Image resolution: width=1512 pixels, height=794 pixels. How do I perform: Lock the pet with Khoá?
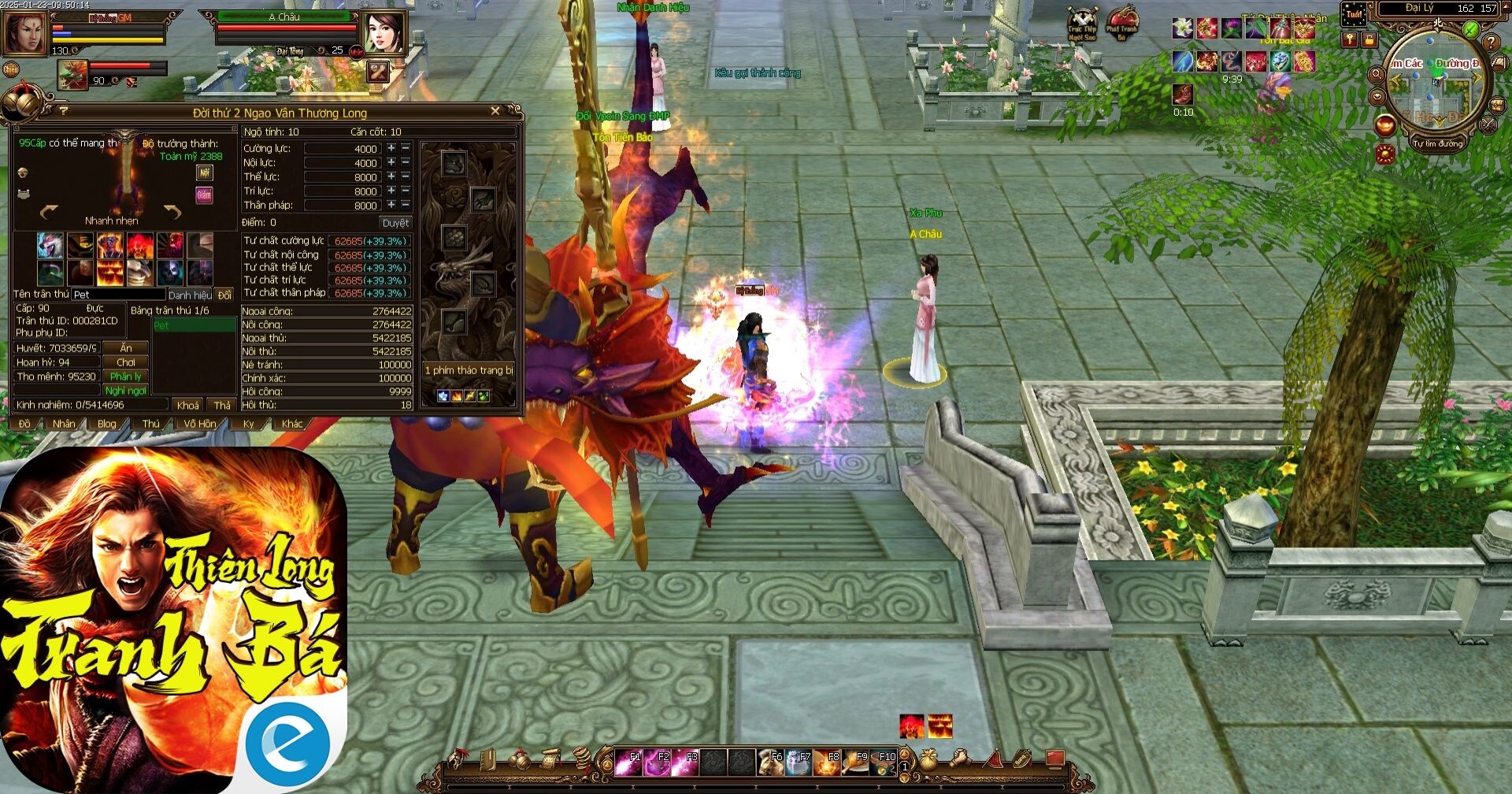(188, 405)
